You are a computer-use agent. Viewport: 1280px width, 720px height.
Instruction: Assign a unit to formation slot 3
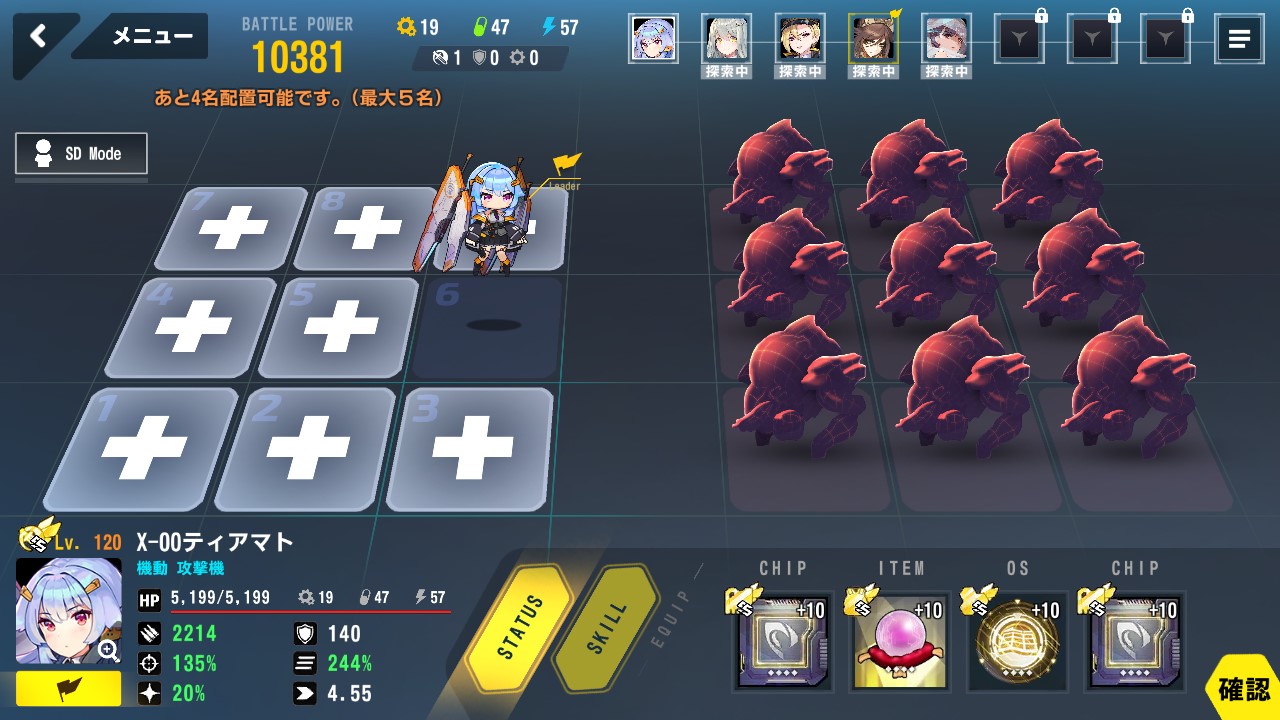(x=468, y=449)
